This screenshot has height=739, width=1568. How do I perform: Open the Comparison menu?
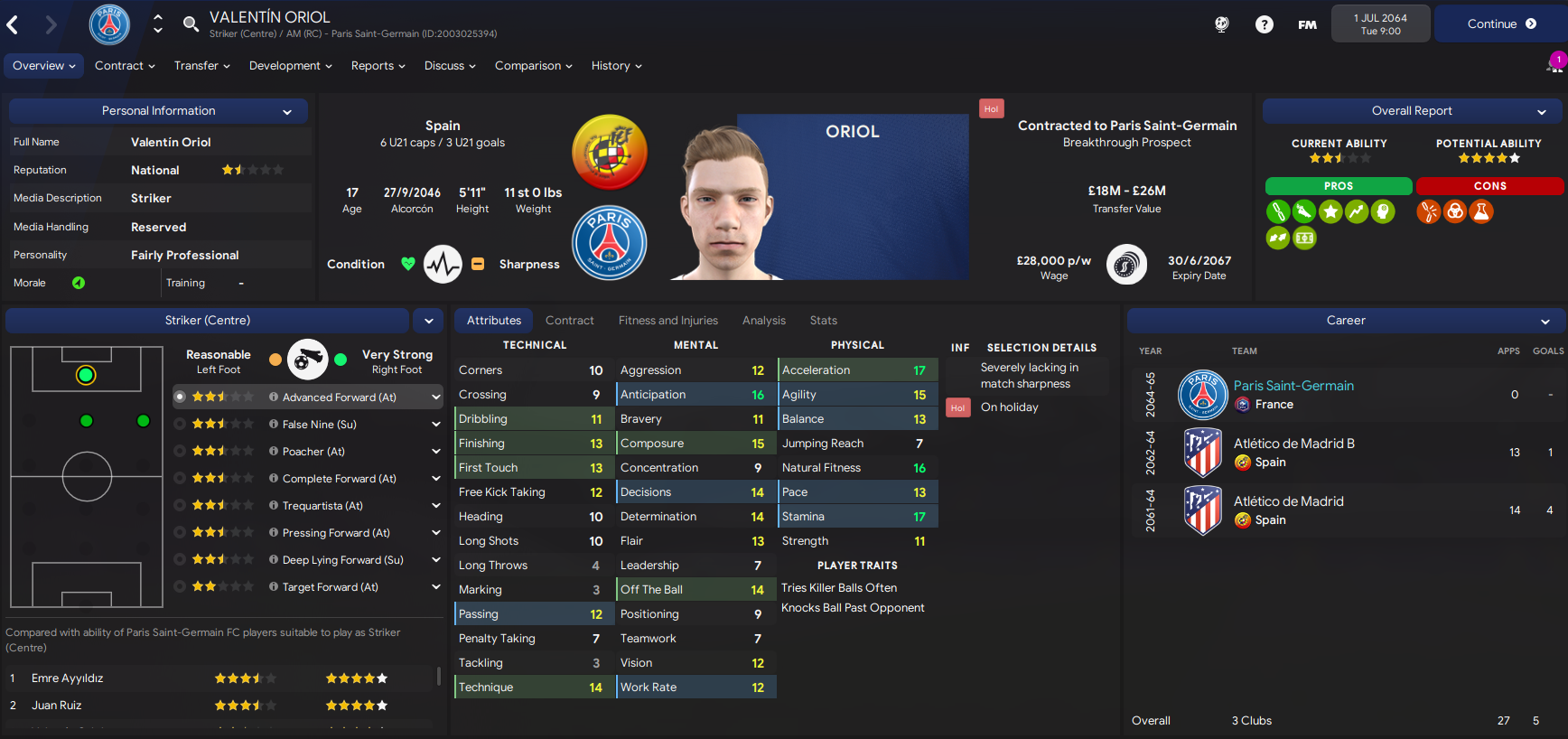[533, 66]
